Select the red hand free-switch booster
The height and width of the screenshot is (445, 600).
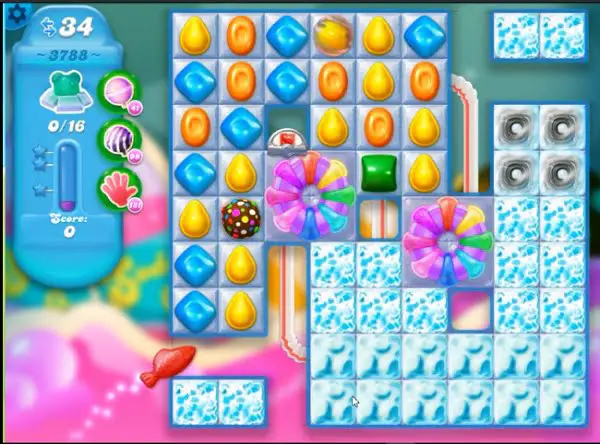click(118, 187)
